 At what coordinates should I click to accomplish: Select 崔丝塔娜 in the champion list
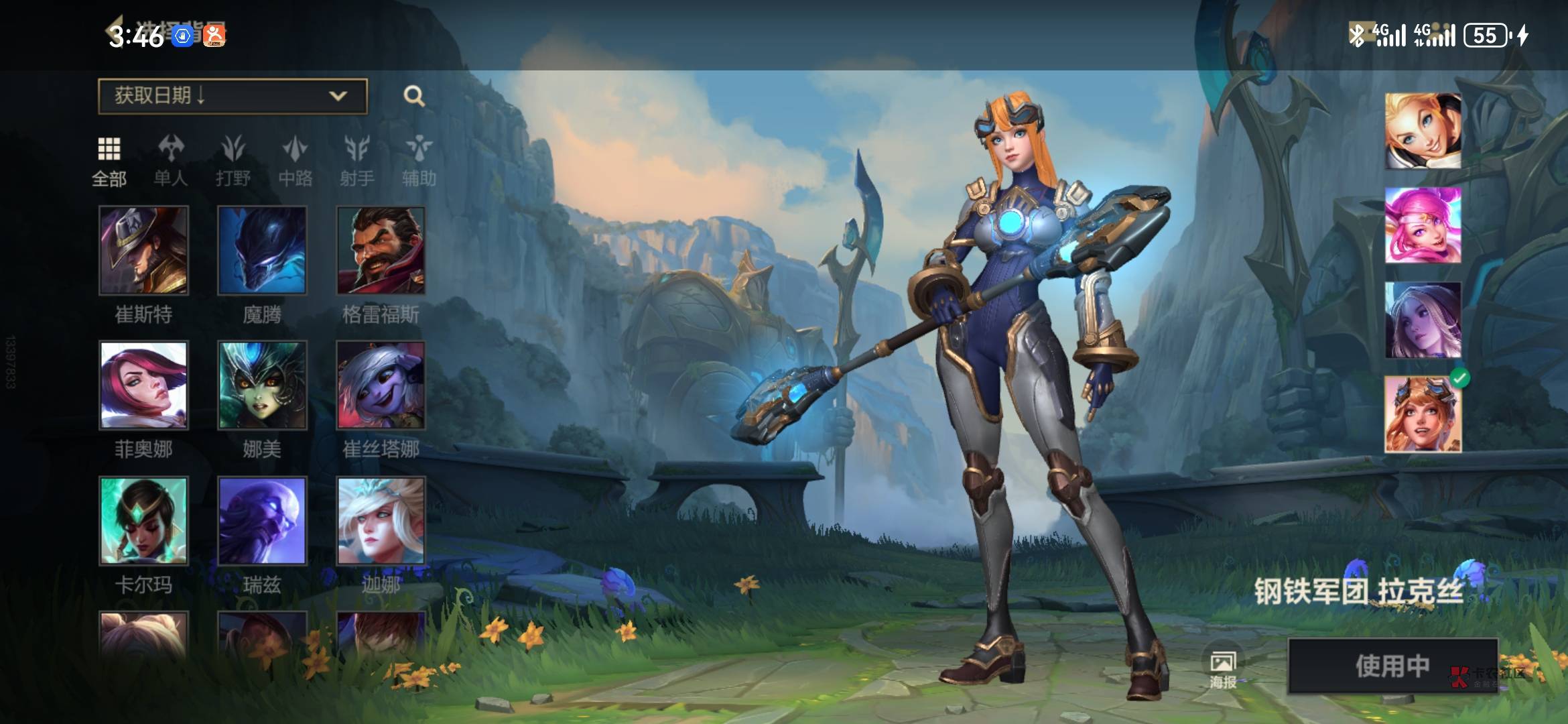pos(381,385)
